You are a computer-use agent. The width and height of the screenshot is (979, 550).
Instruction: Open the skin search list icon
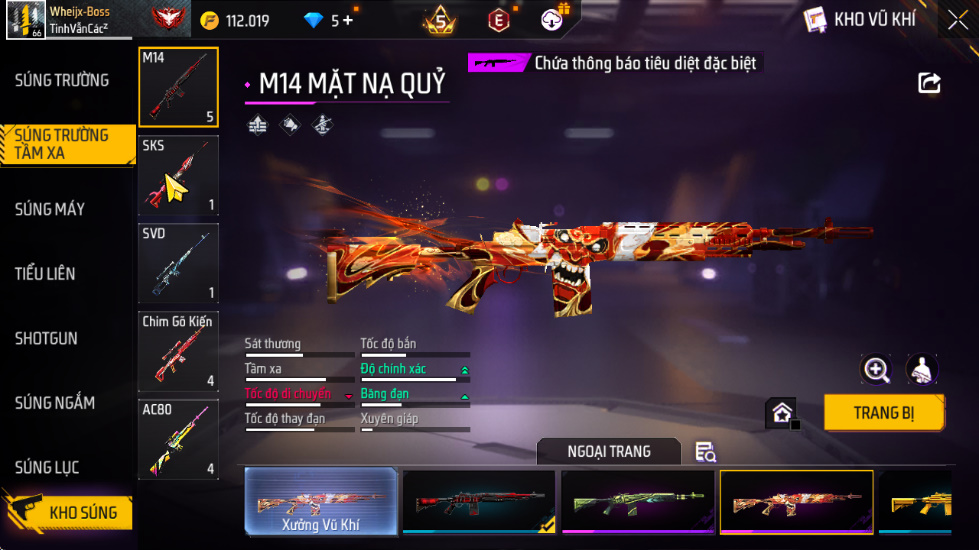tap(705, 452)
